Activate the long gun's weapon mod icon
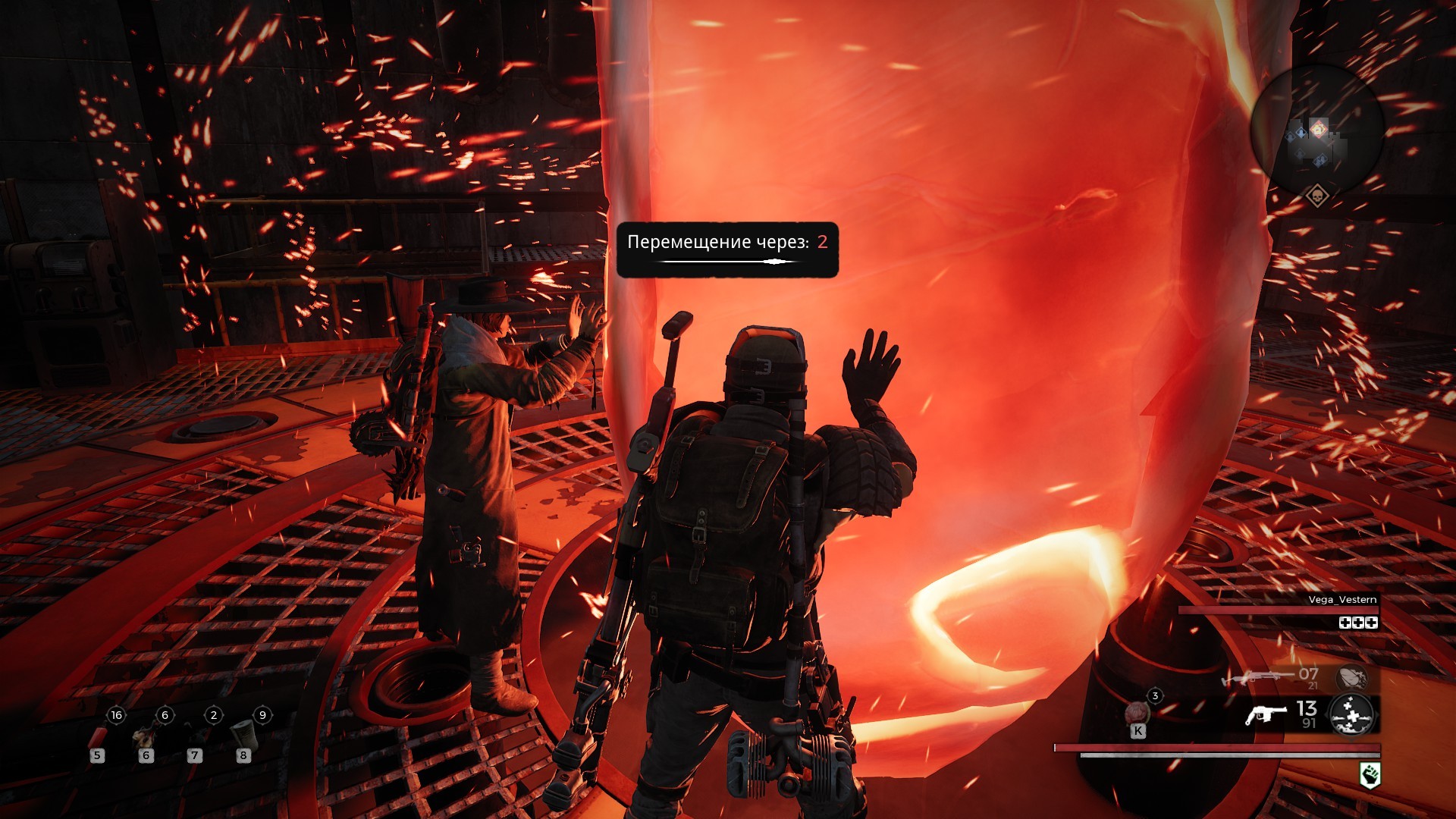Screen dimensions: 1456x819 (x=1351, y=676)
